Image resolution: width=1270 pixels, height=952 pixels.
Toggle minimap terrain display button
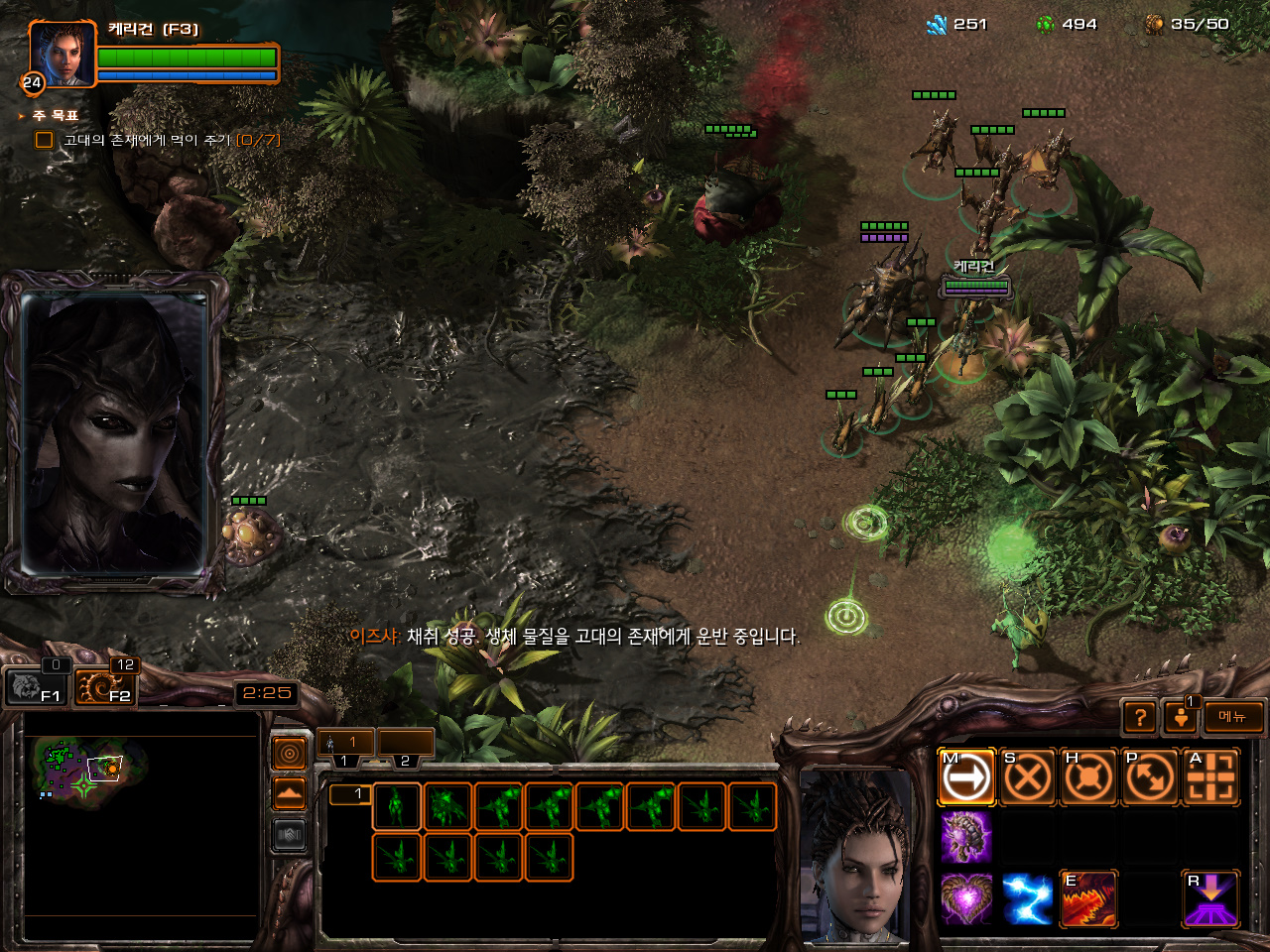[x=290, y=794]
